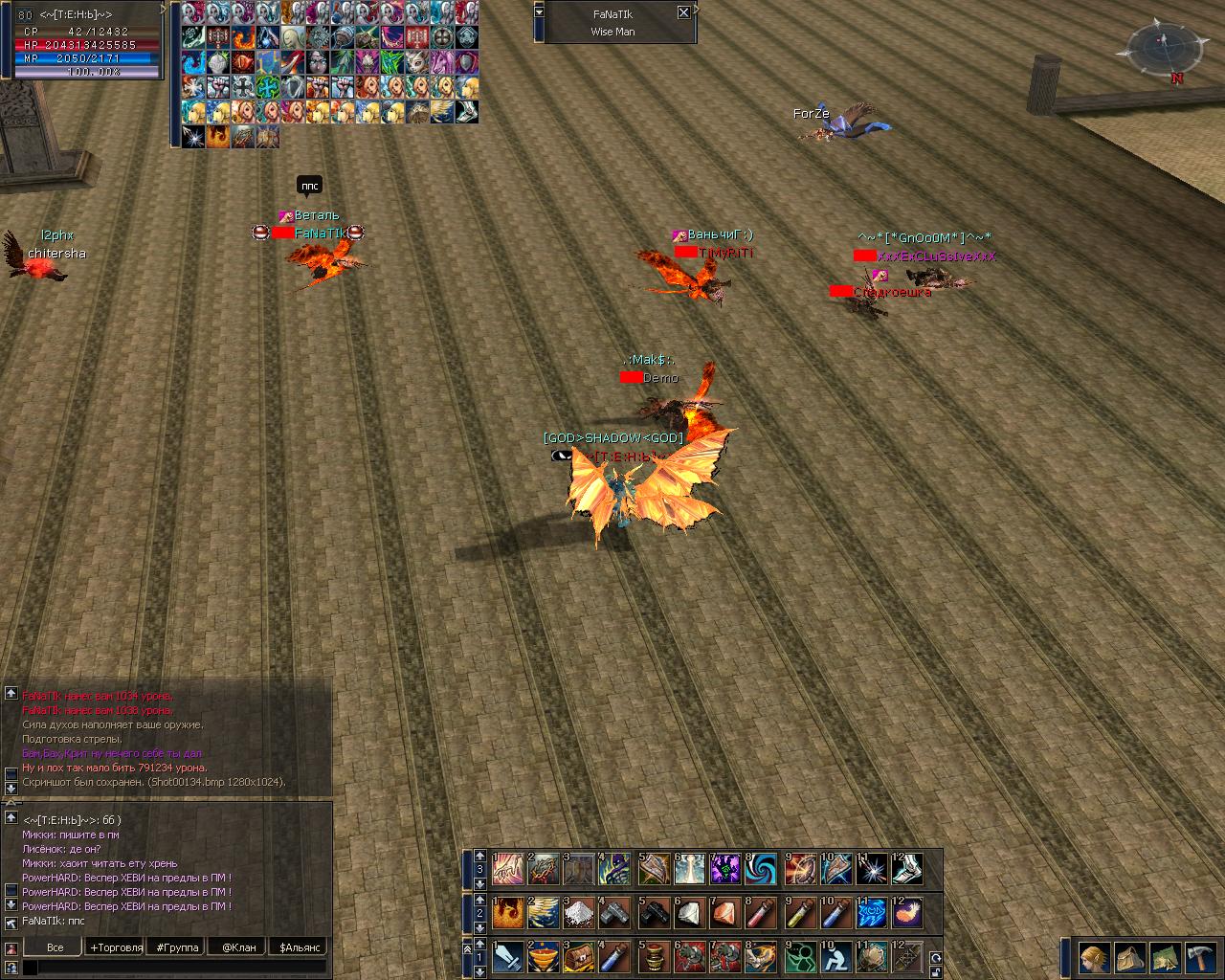Switch to the Все chat tab
The width and height of the screenshot is (1225, 980).
tap(56, 947)
